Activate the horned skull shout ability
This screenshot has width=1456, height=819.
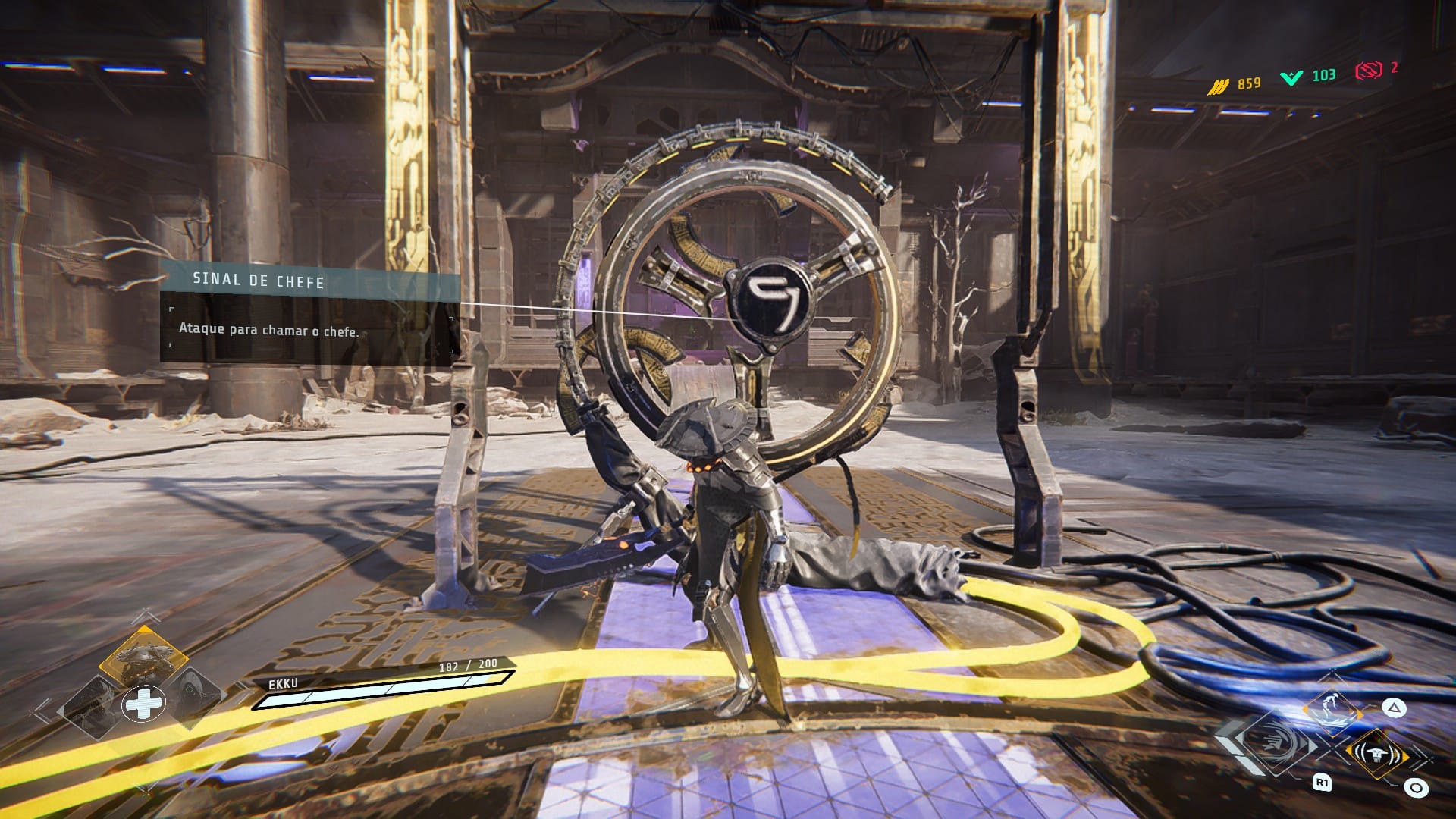1376,754
